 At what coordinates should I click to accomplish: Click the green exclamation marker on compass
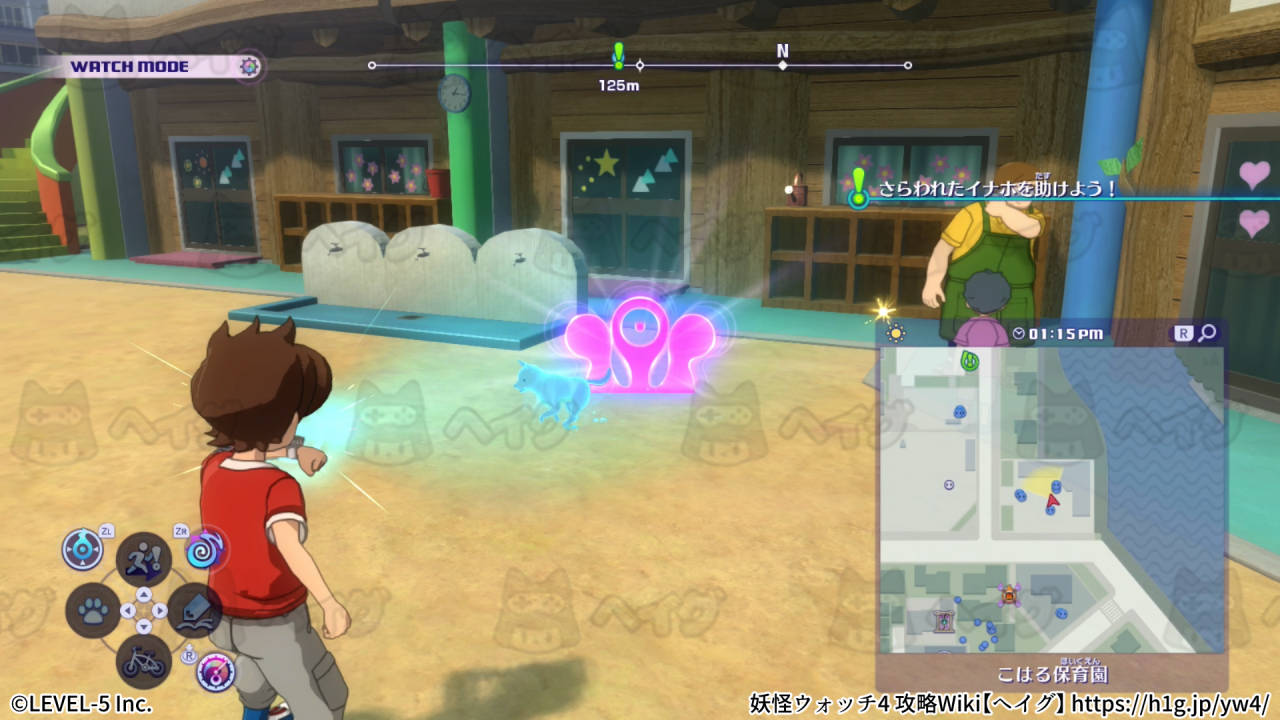[618, 55]
